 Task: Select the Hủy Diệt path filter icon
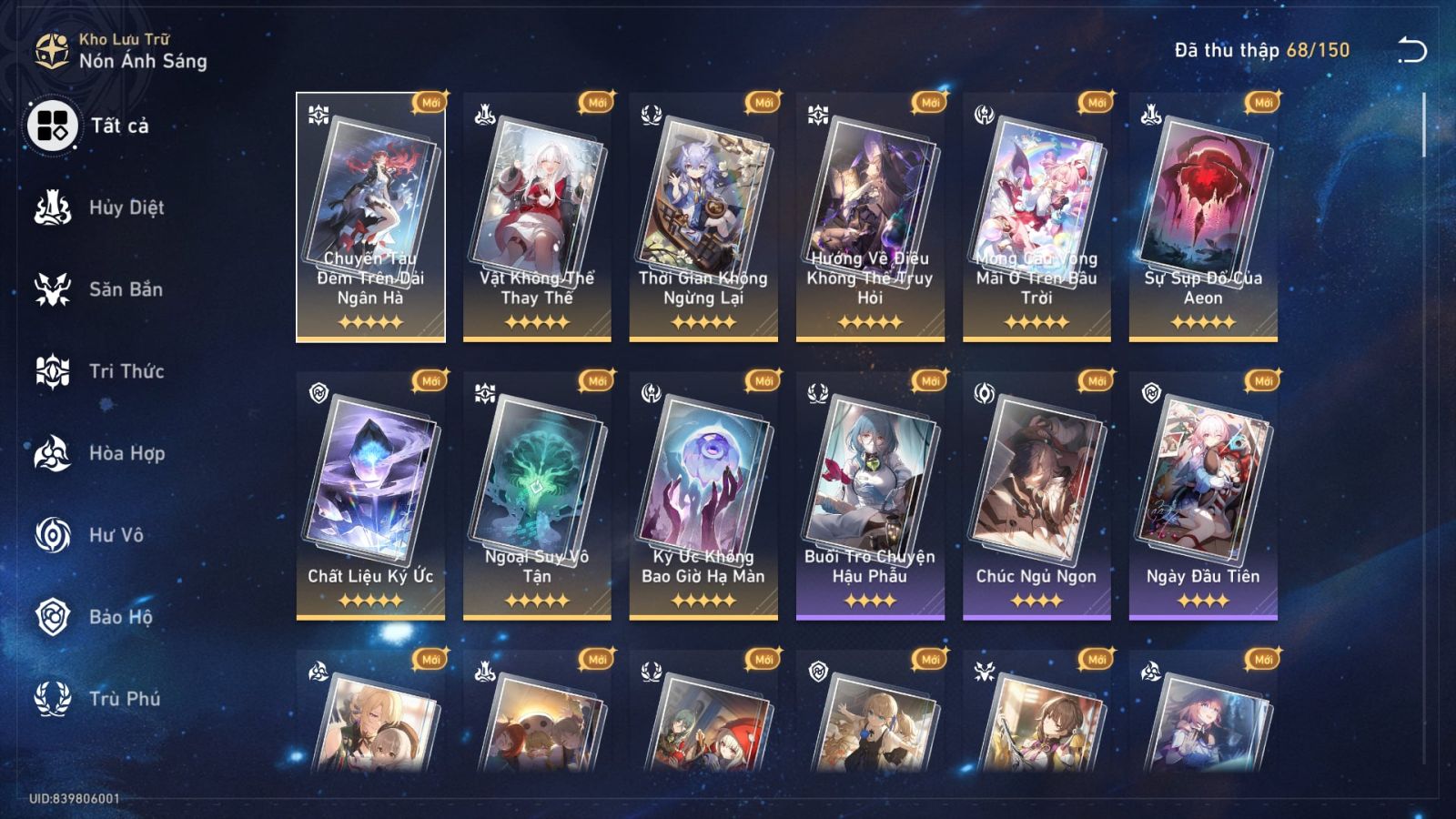(x=53, y=207)
